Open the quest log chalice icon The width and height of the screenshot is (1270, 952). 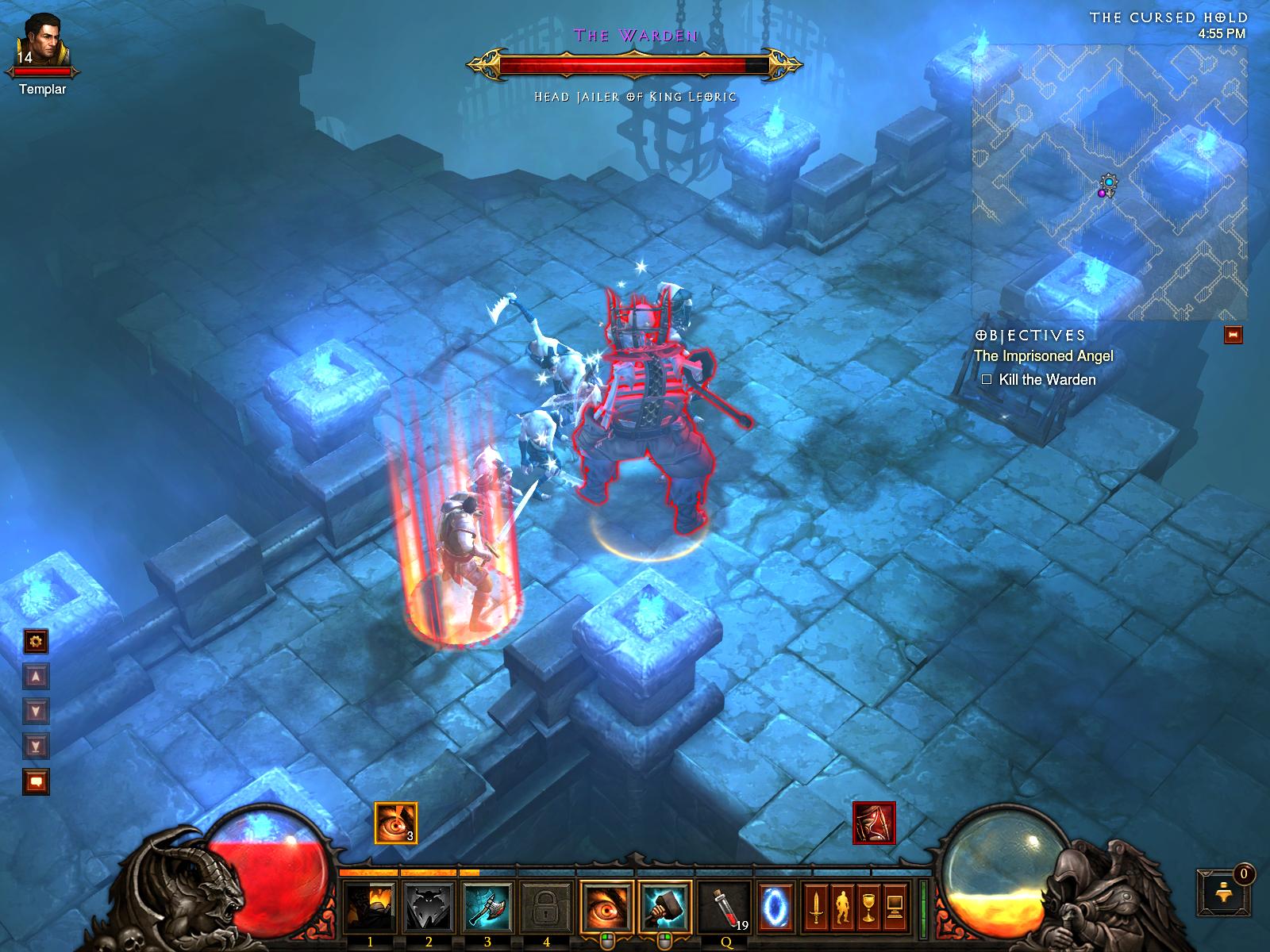869,908
